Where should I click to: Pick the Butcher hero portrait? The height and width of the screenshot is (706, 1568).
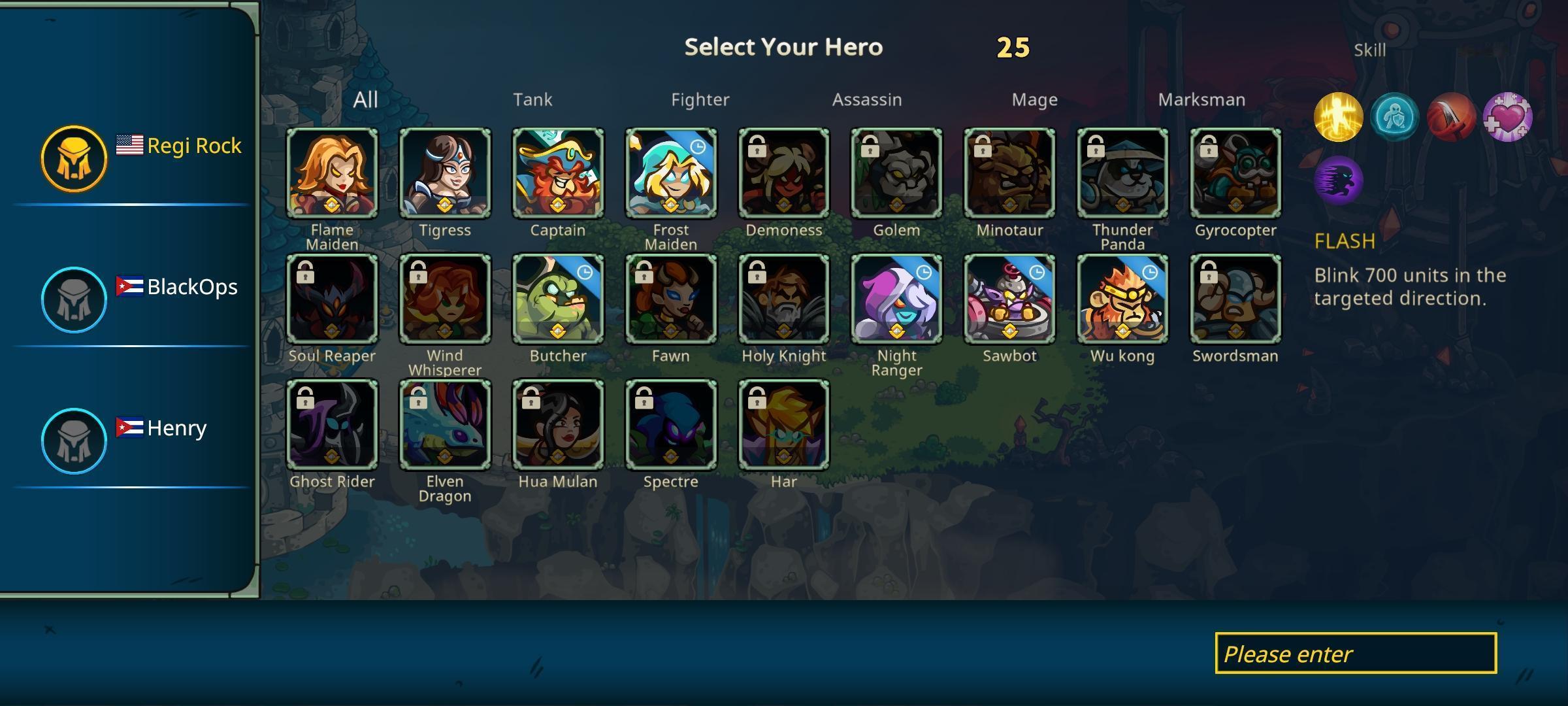pyautogui.click(x=558, y=299)
